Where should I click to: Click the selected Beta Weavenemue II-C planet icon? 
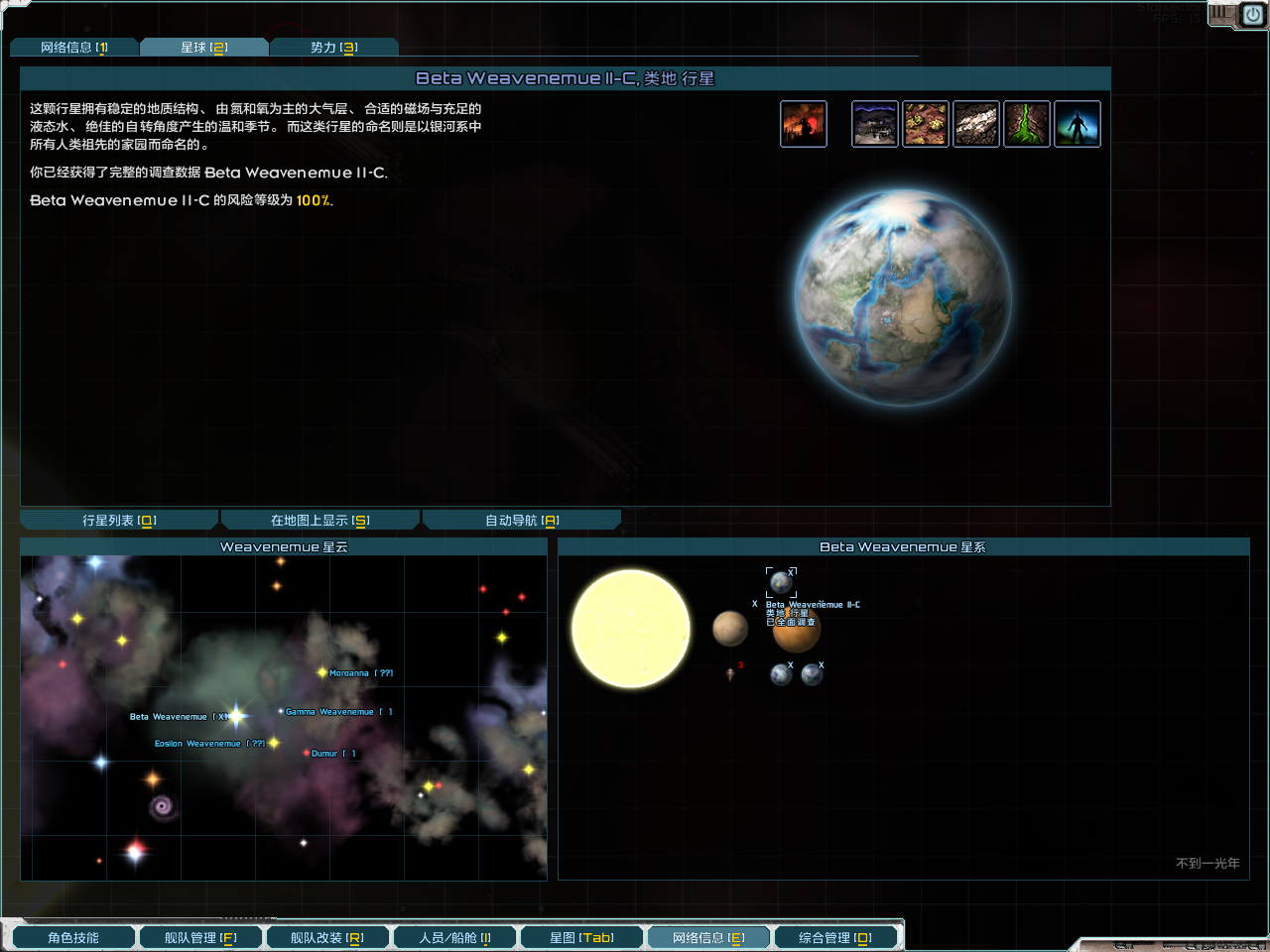781,583
